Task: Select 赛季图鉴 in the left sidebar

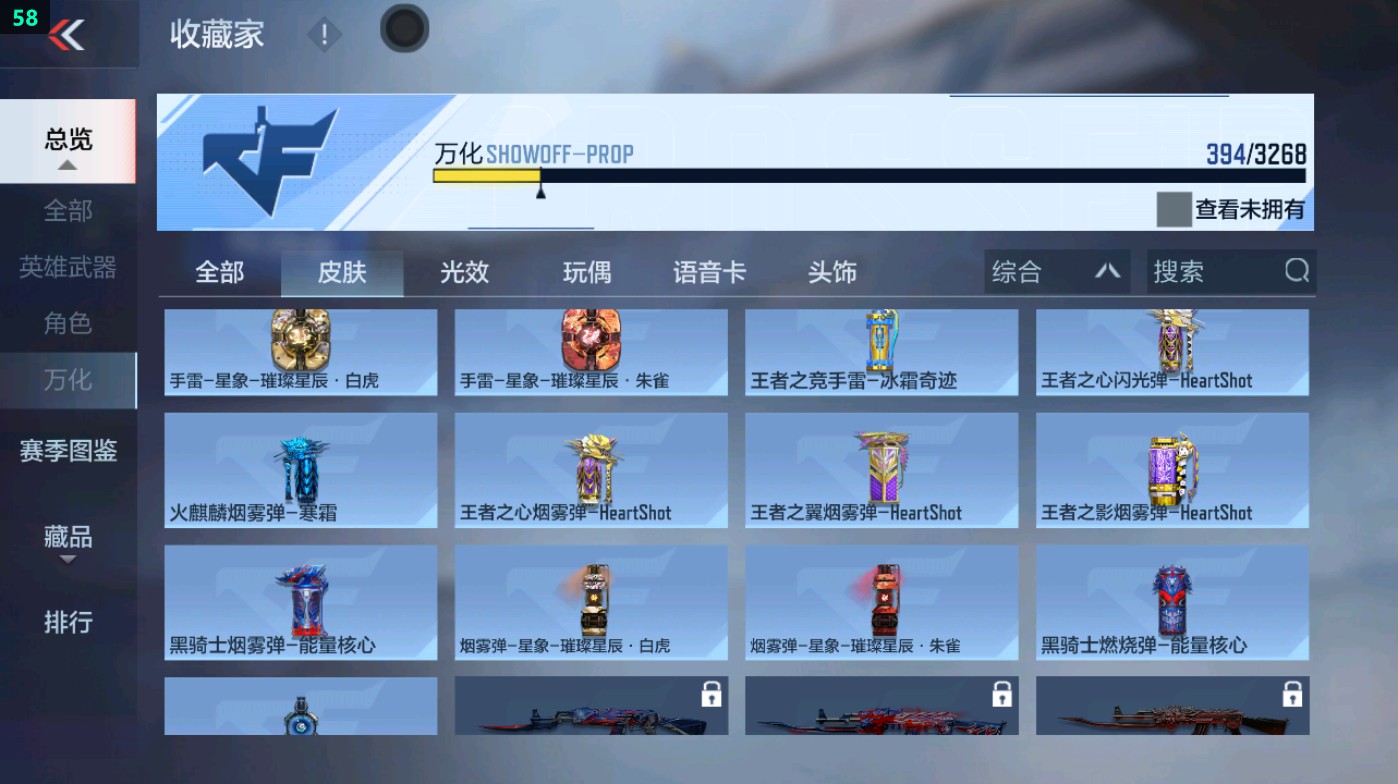Action: coord(68,453)
